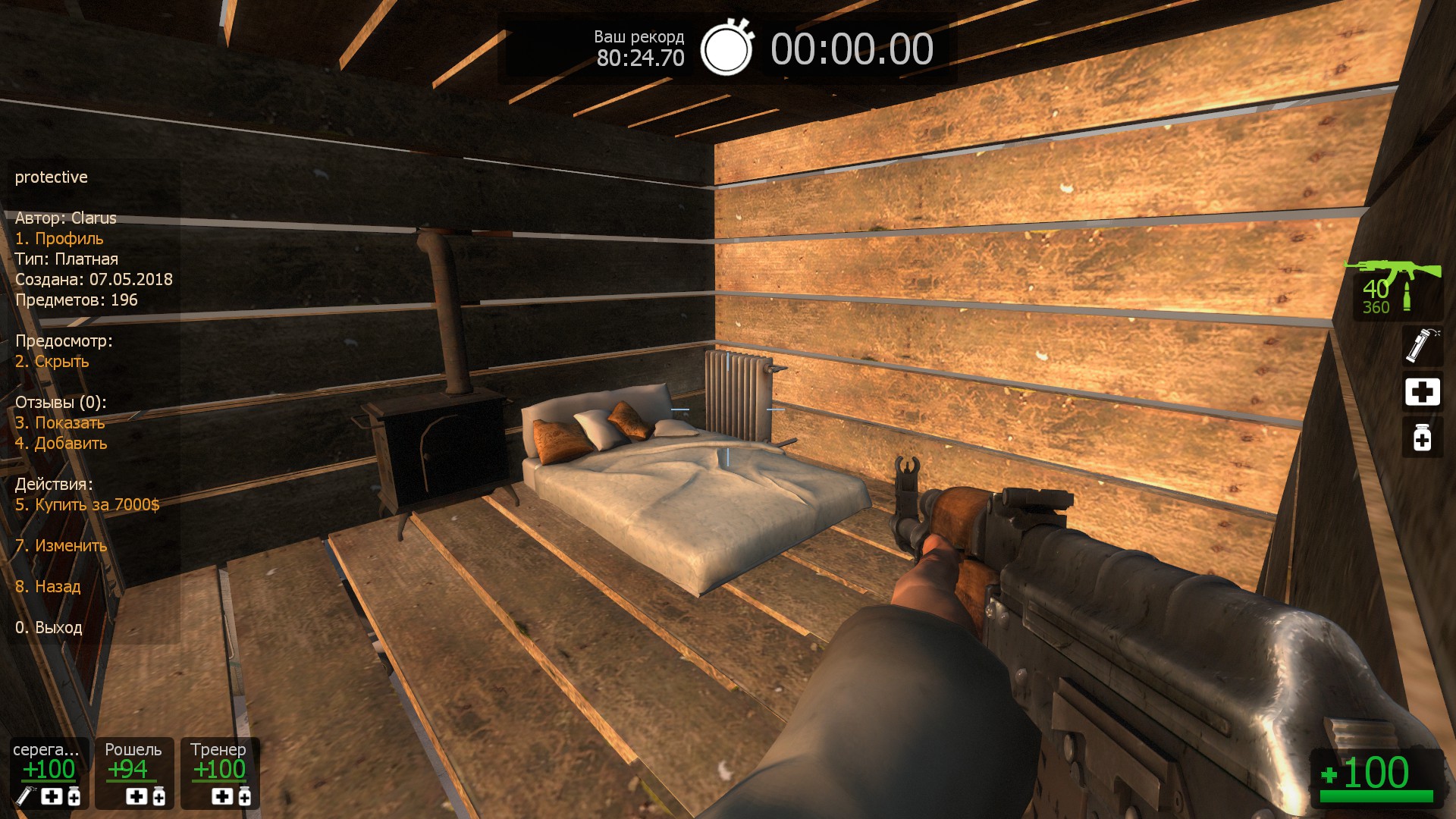
Task: Open the author's profile (Профиль)
Action: pyautogui.click(x=59, y=239)
